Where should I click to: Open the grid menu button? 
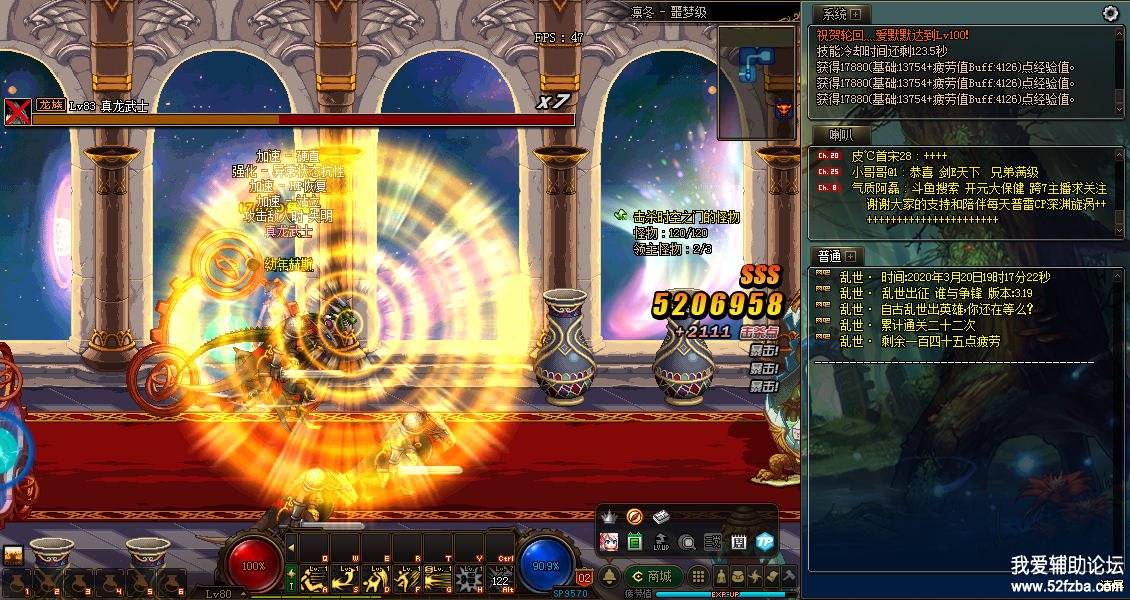tap(698, 577)
